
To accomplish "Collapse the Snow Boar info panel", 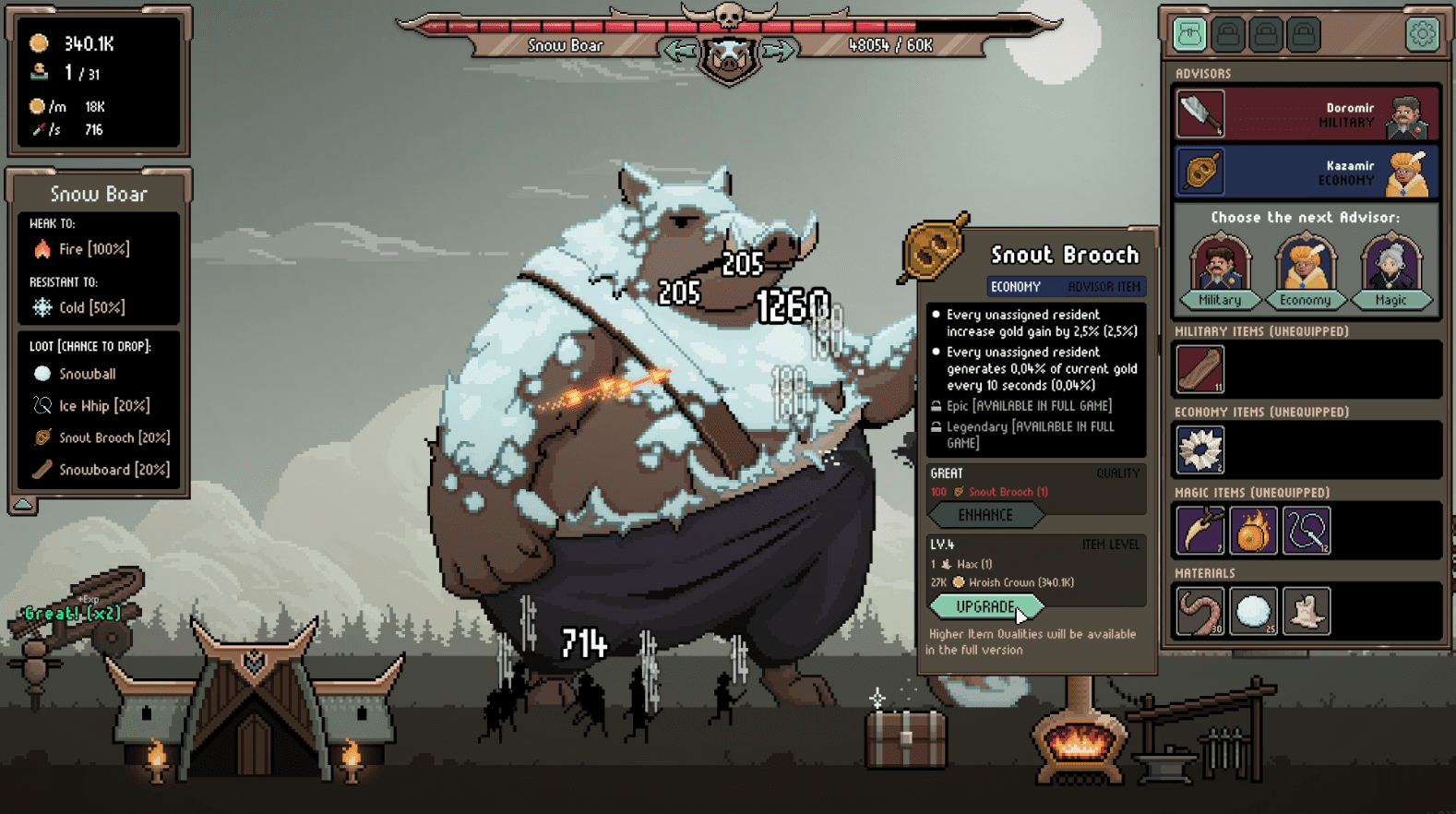I will 21,506.
